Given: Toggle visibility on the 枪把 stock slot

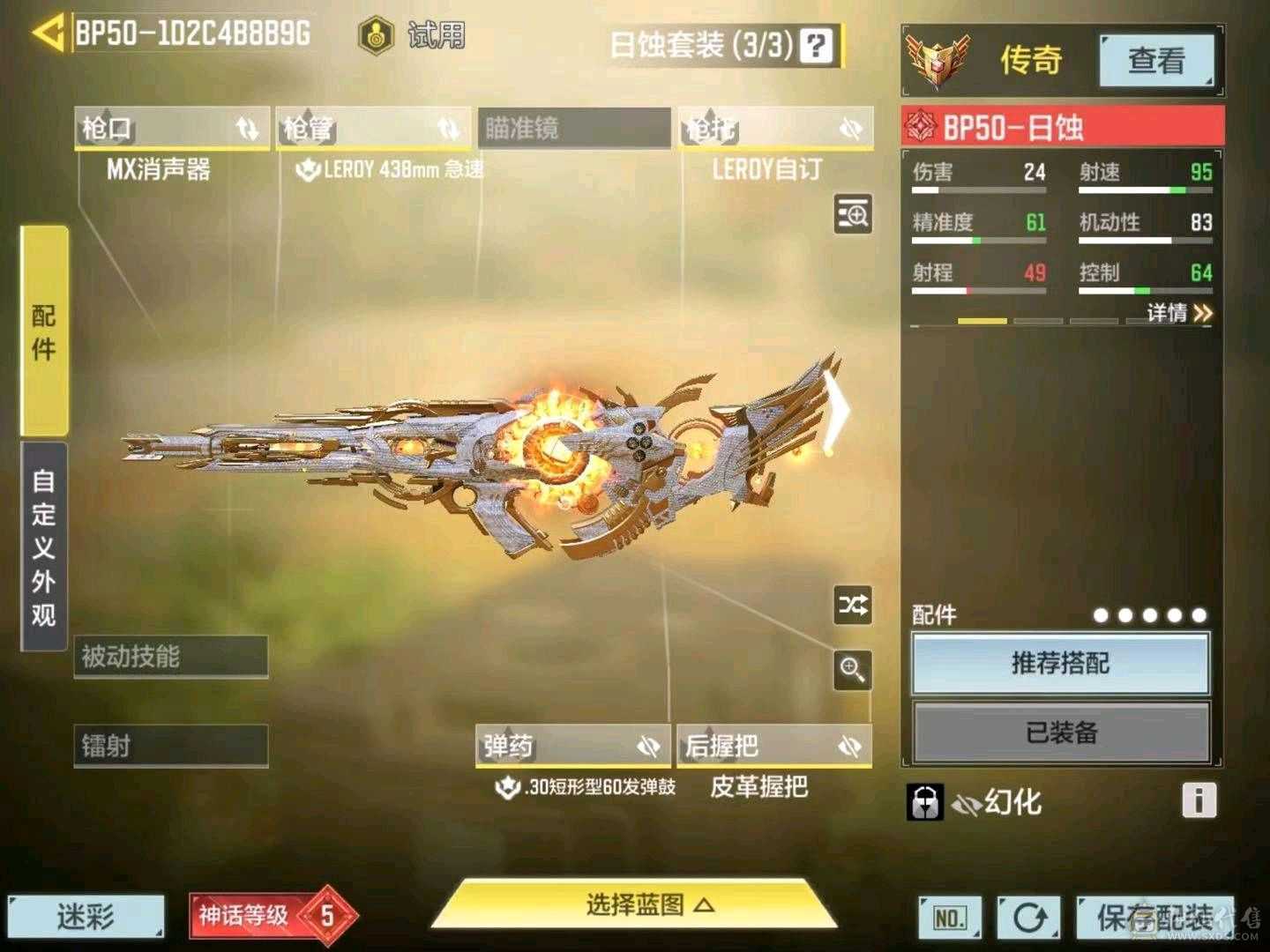Looking at the screenshot, I should tap(849, 129).
